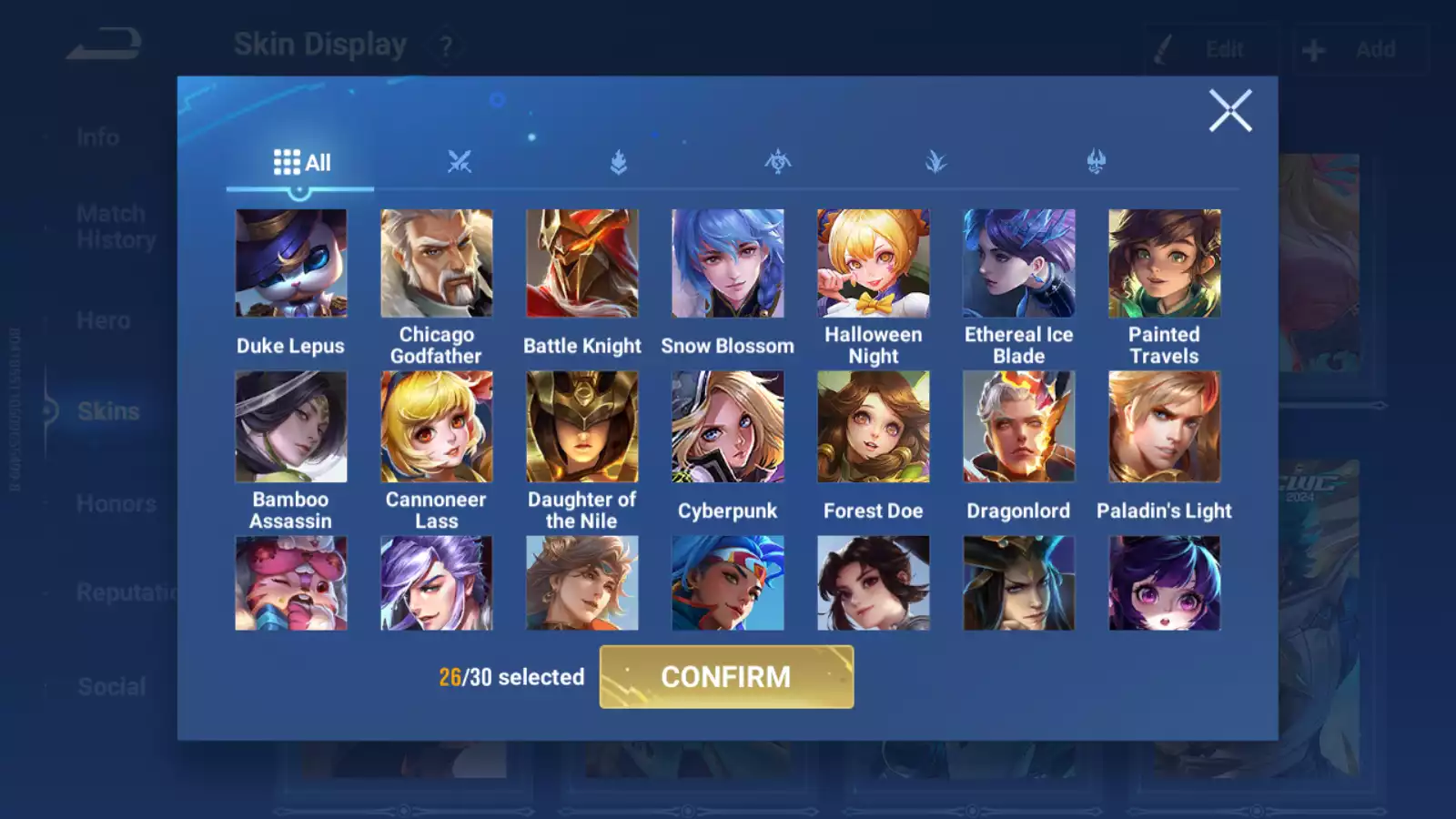The image size is (1456, 819).
Task: Pick the Cyberpunk skin
Action: (728, 427)
